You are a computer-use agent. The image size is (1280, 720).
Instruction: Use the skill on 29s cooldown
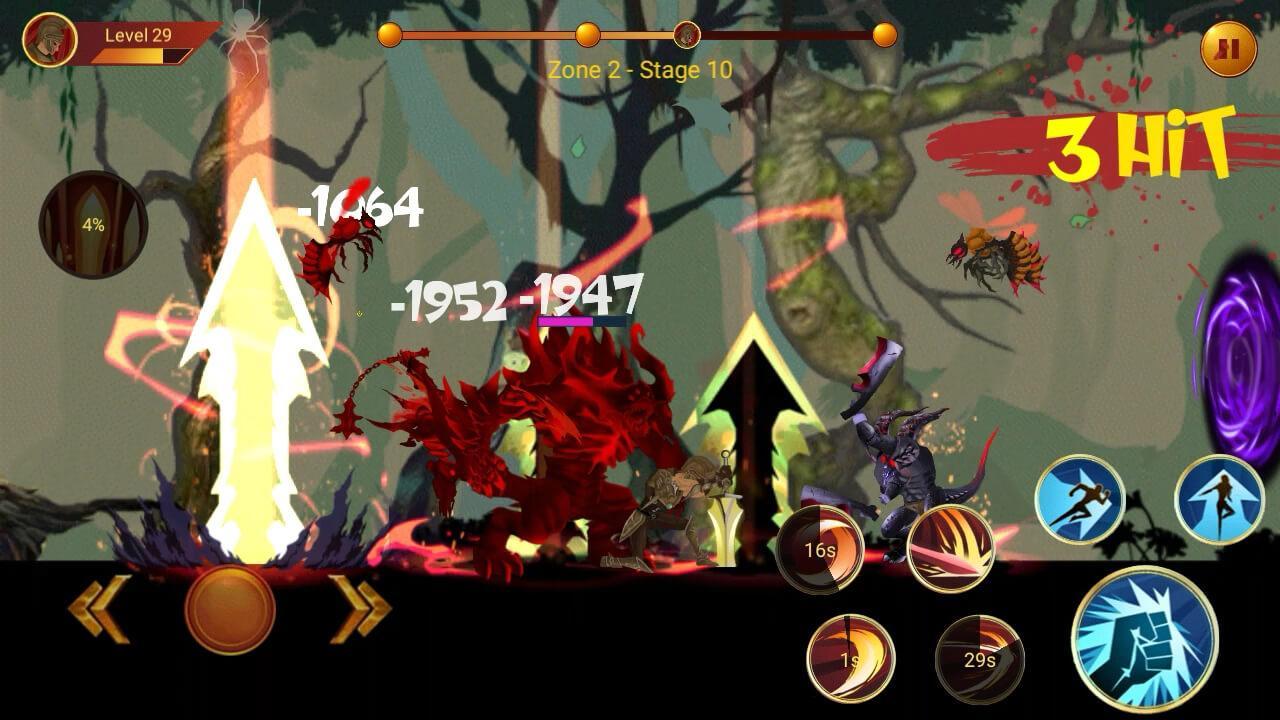[979, 658]
